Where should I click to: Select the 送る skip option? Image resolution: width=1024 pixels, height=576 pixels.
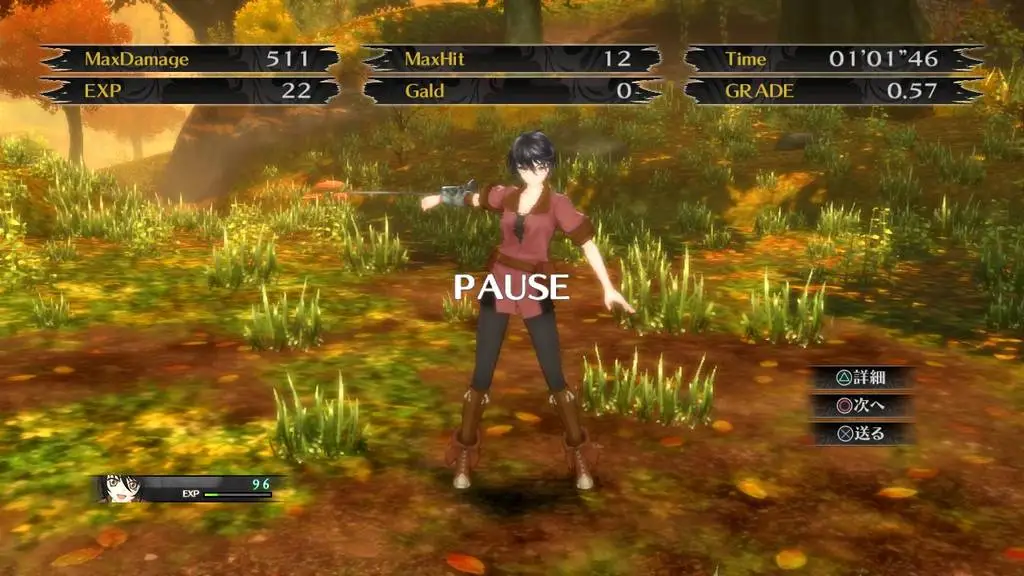coord(861,434)
